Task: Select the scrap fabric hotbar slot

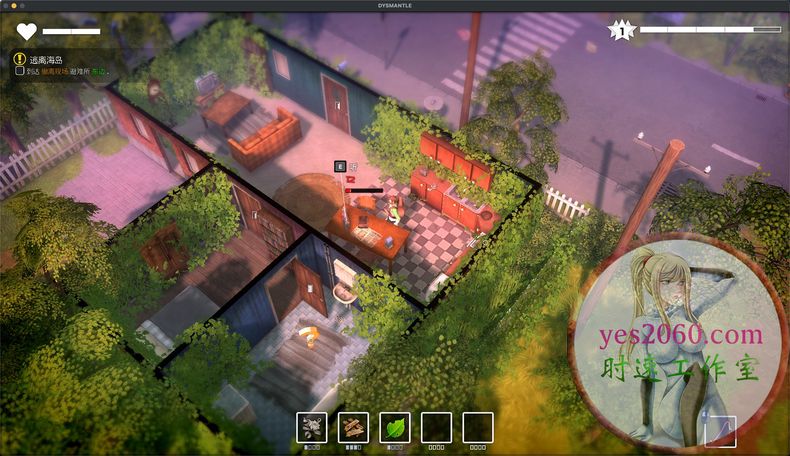Action: (312, 427)
